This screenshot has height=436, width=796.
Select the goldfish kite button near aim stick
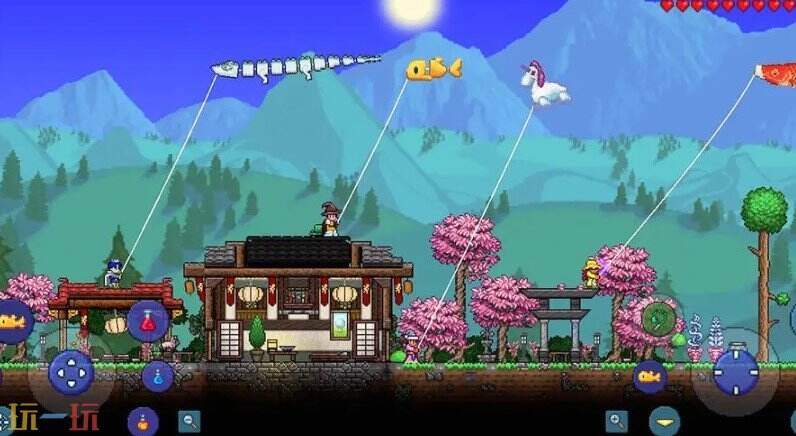pyautogui.click(x=649, y=376)
